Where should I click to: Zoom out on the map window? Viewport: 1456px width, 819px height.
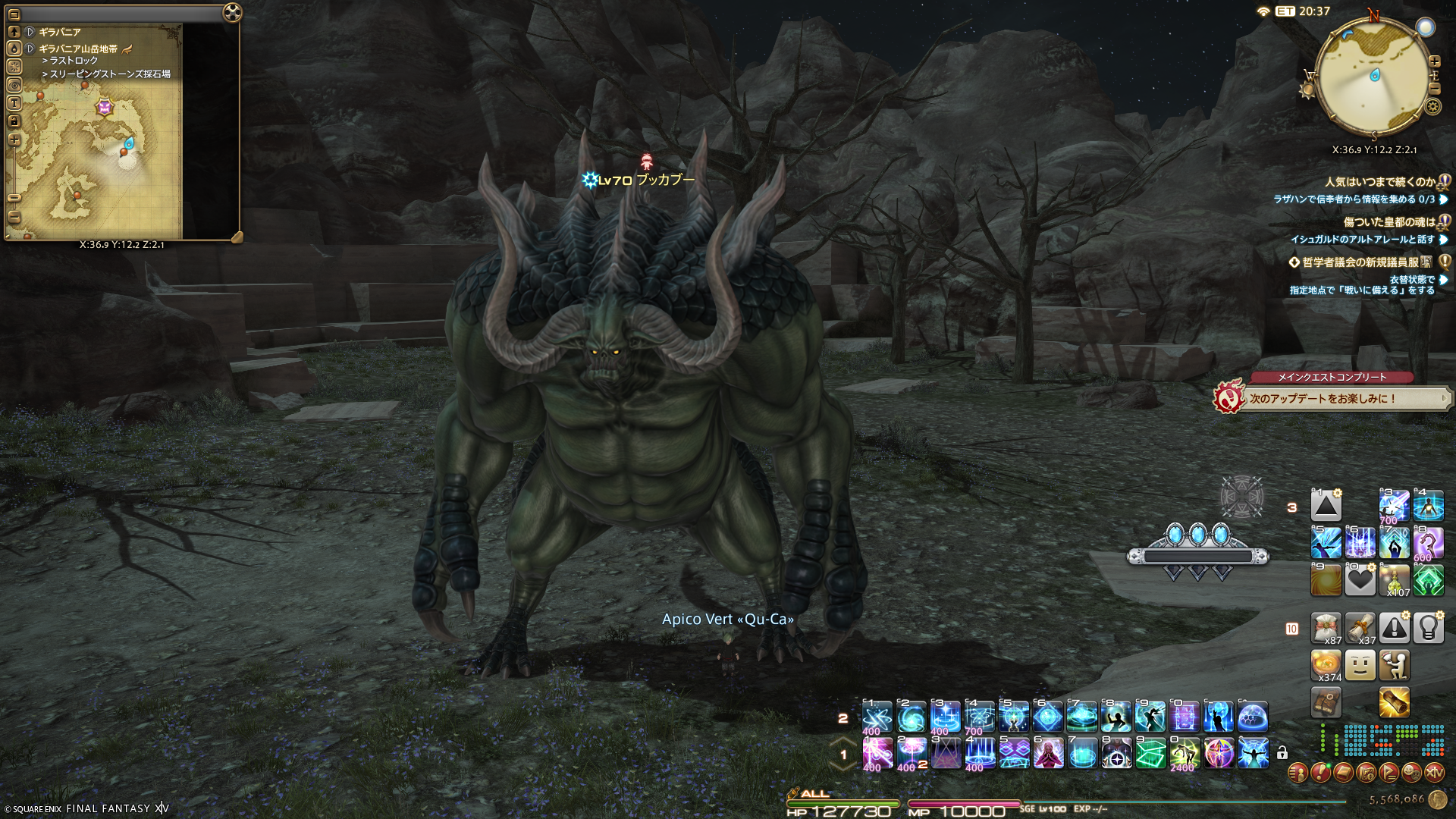[x=14, y=216]
